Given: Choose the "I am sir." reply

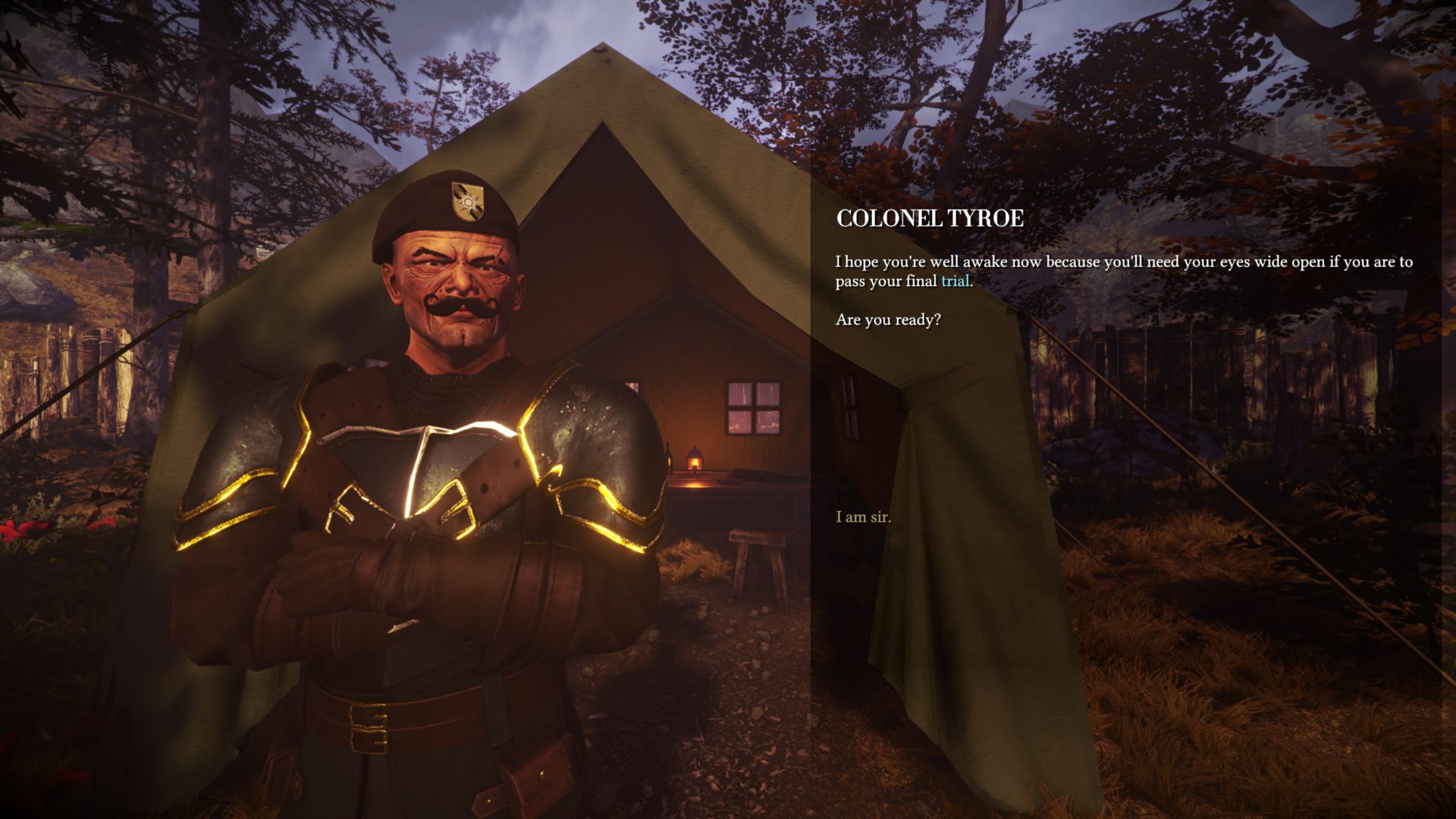Looking at the screenshot, I should tap(863, 517).
